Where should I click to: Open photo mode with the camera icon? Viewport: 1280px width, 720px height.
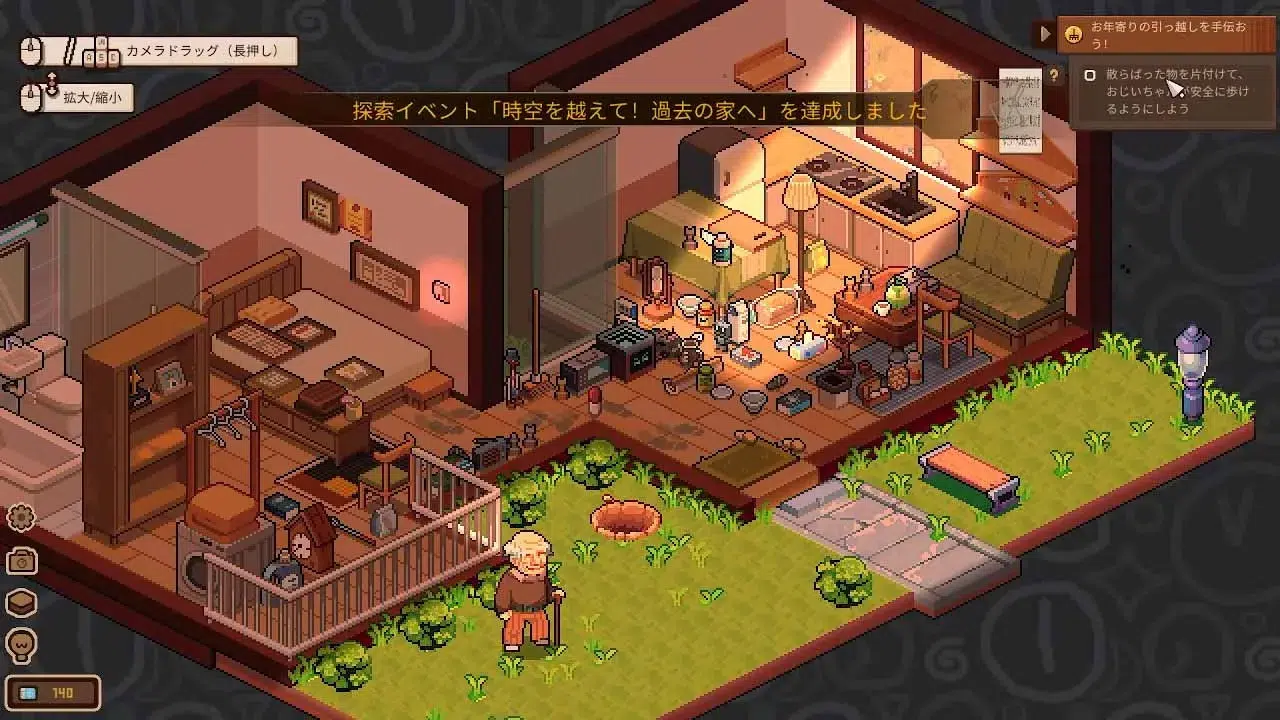click(x=21, y=561)
